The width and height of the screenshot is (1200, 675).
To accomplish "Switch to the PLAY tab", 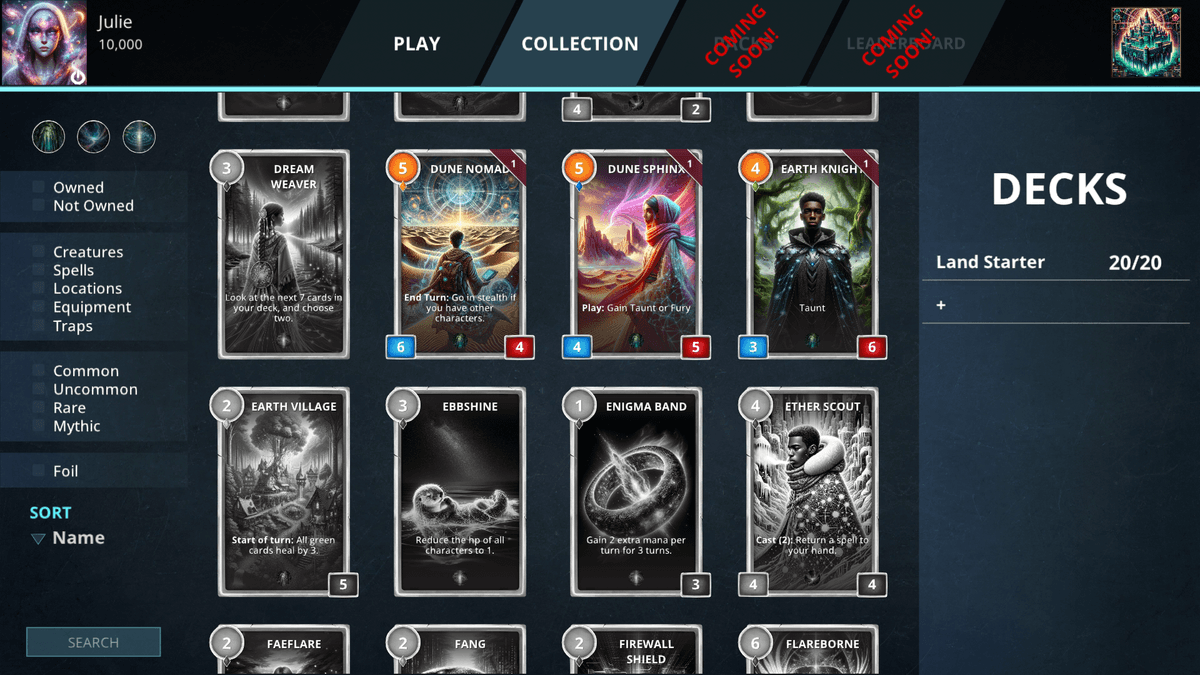I will tap(416, 44).
